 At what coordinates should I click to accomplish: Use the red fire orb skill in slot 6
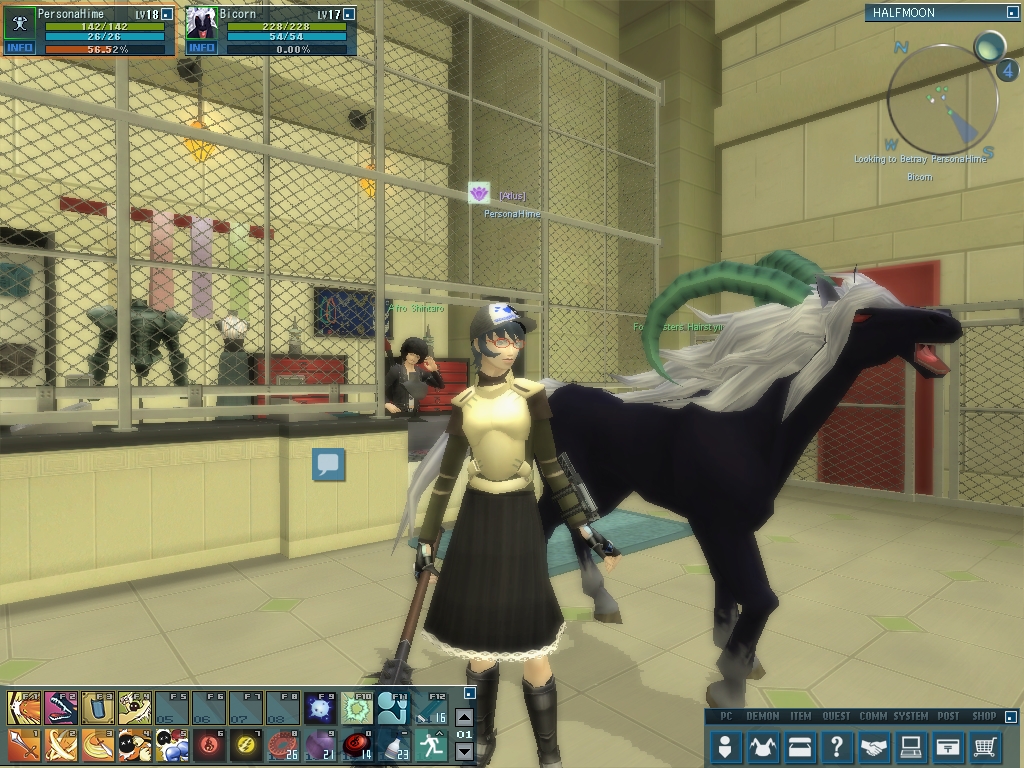click(x=209, y=745)
